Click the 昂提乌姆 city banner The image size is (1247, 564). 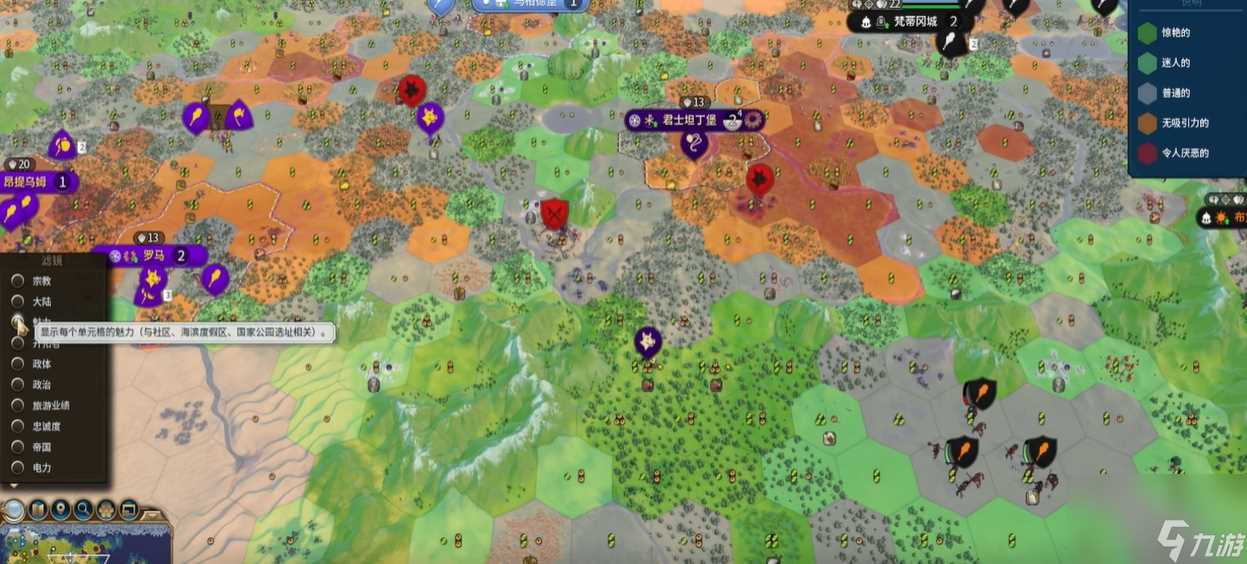tap(36, 182)
